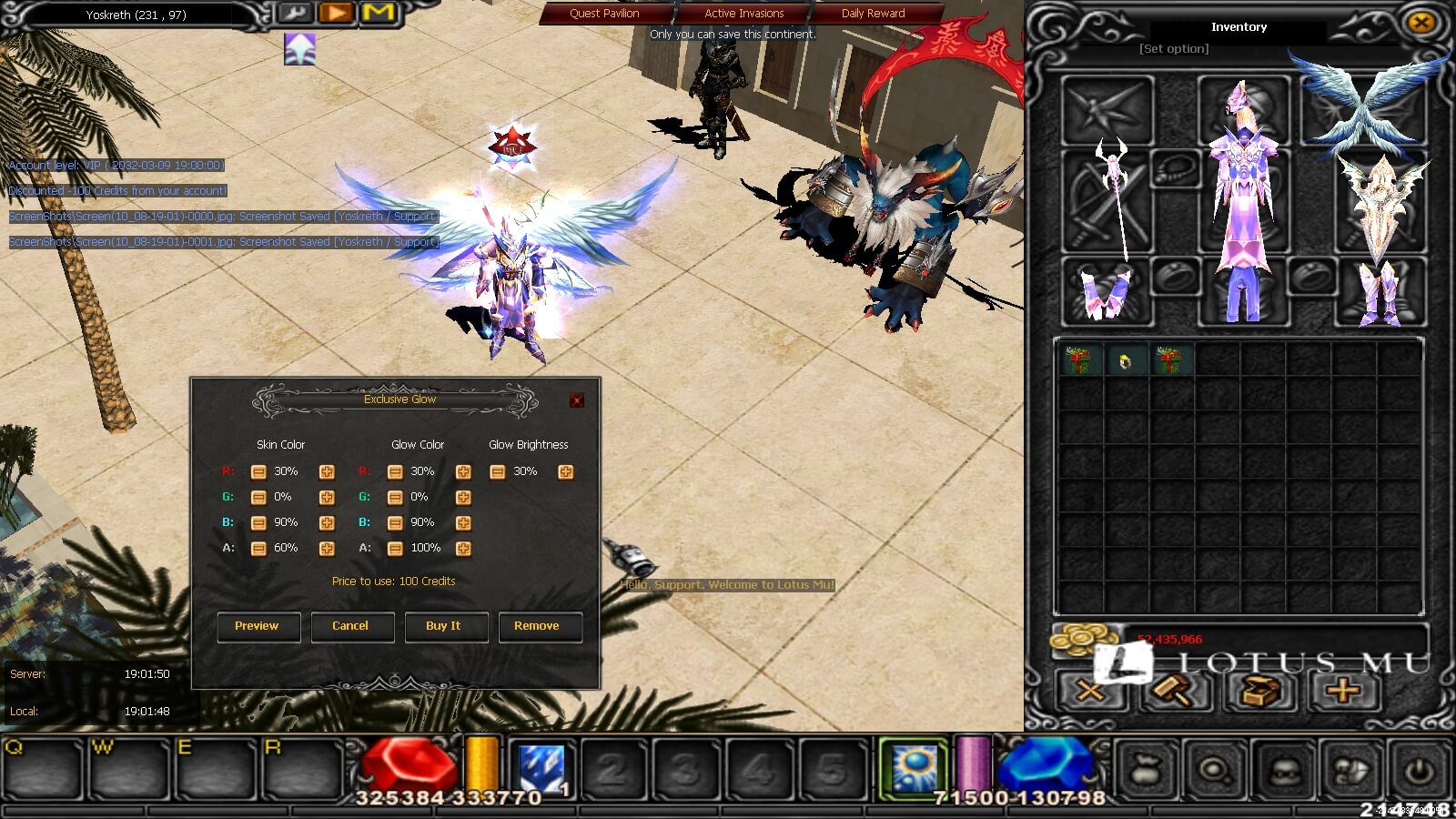Increase Skin Color red value

tap(327, 471)
